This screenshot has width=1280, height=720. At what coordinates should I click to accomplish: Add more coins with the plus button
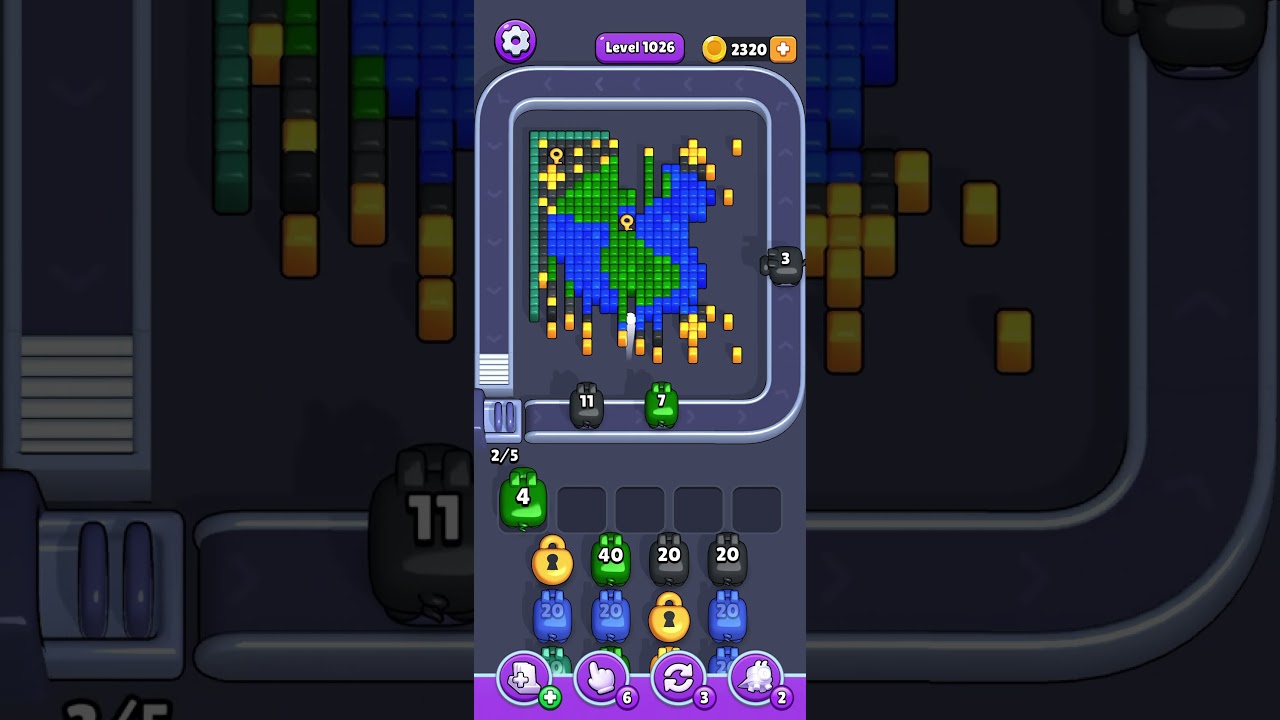pos(783,49)
